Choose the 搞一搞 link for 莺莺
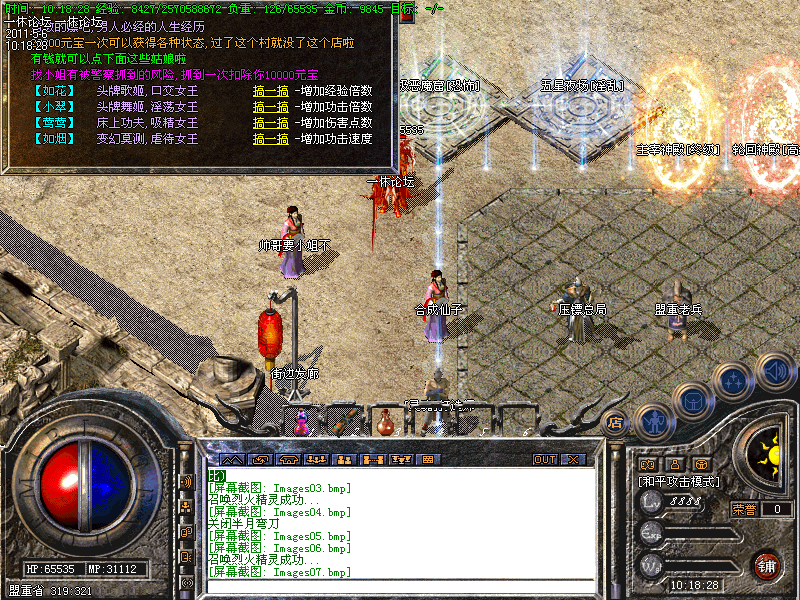Image resolution: width=800 pixels, height=600 pixels. tap(271, 122)
